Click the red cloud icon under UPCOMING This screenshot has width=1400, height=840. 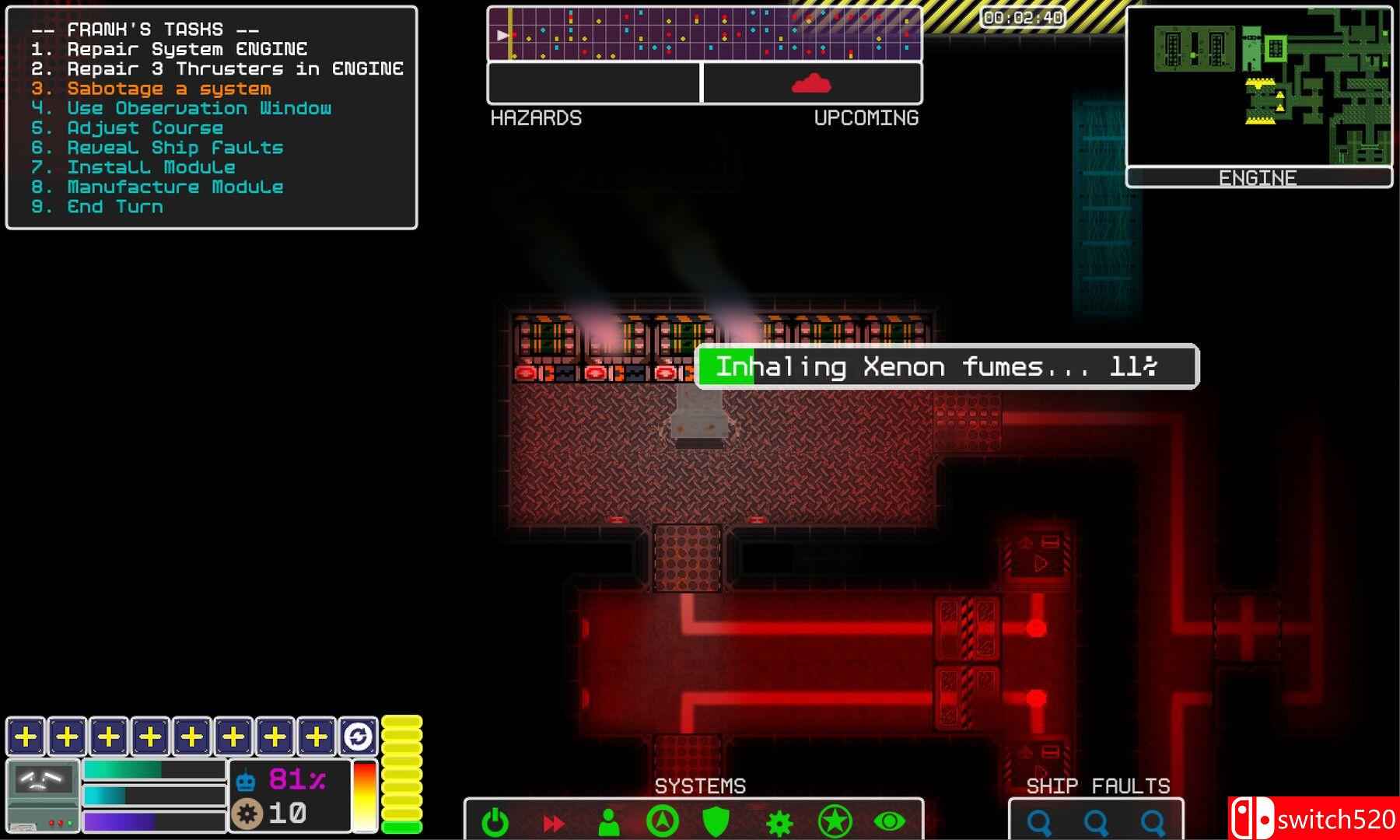pyautogui.click(x=810, y=83)
